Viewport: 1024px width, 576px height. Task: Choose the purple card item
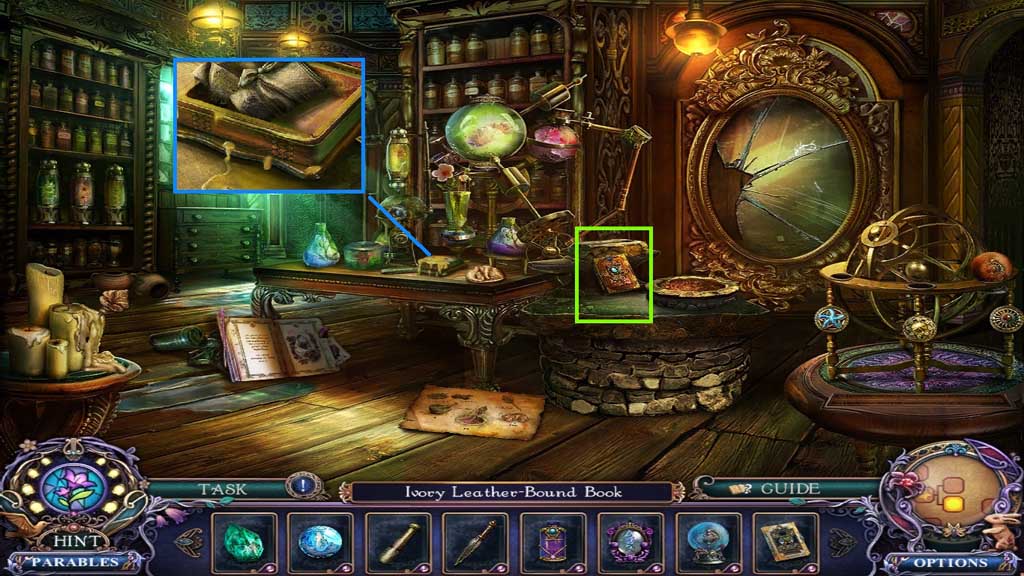pyautogui.click(x=552, y=542)
